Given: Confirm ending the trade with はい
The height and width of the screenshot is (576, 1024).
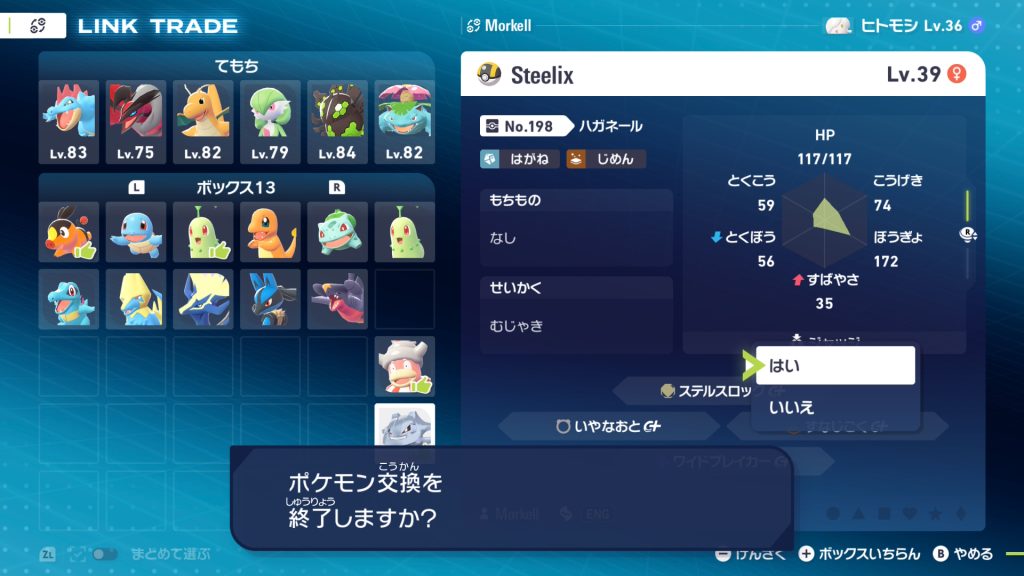Looking at the screenshot, I should [x=835, y=366].
